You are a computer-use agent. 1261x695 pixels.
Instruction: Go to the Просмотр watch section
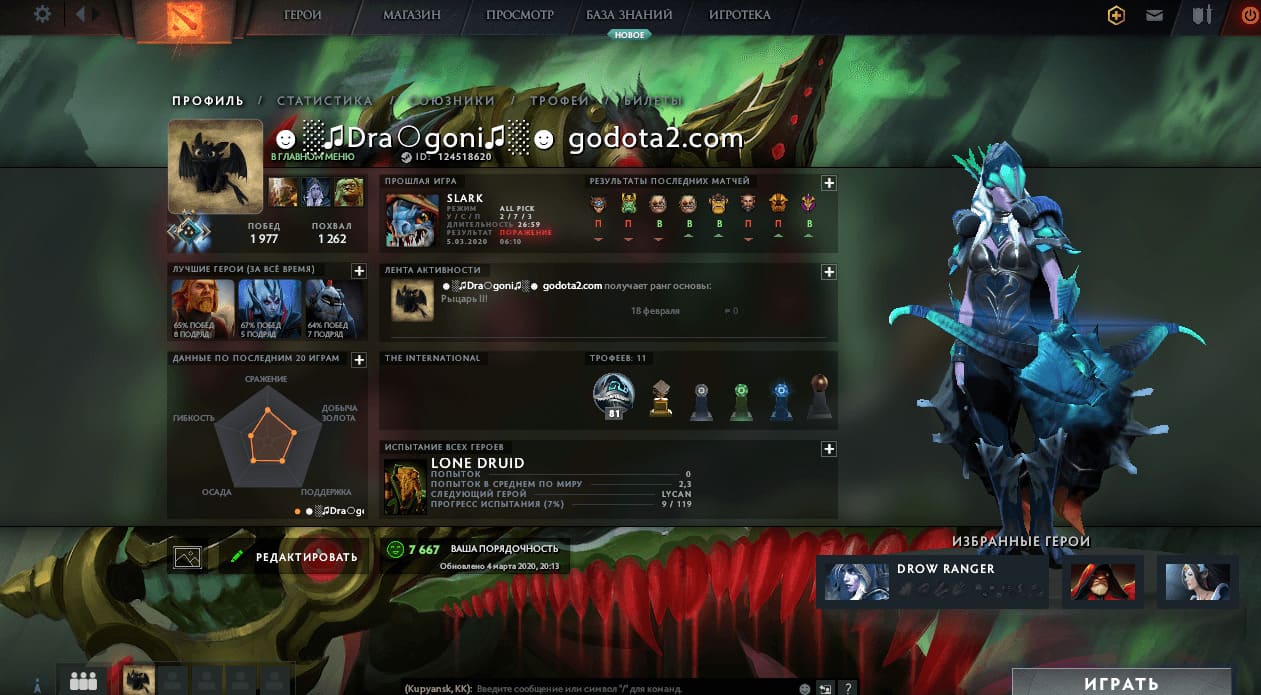click(x=519, y=16)
